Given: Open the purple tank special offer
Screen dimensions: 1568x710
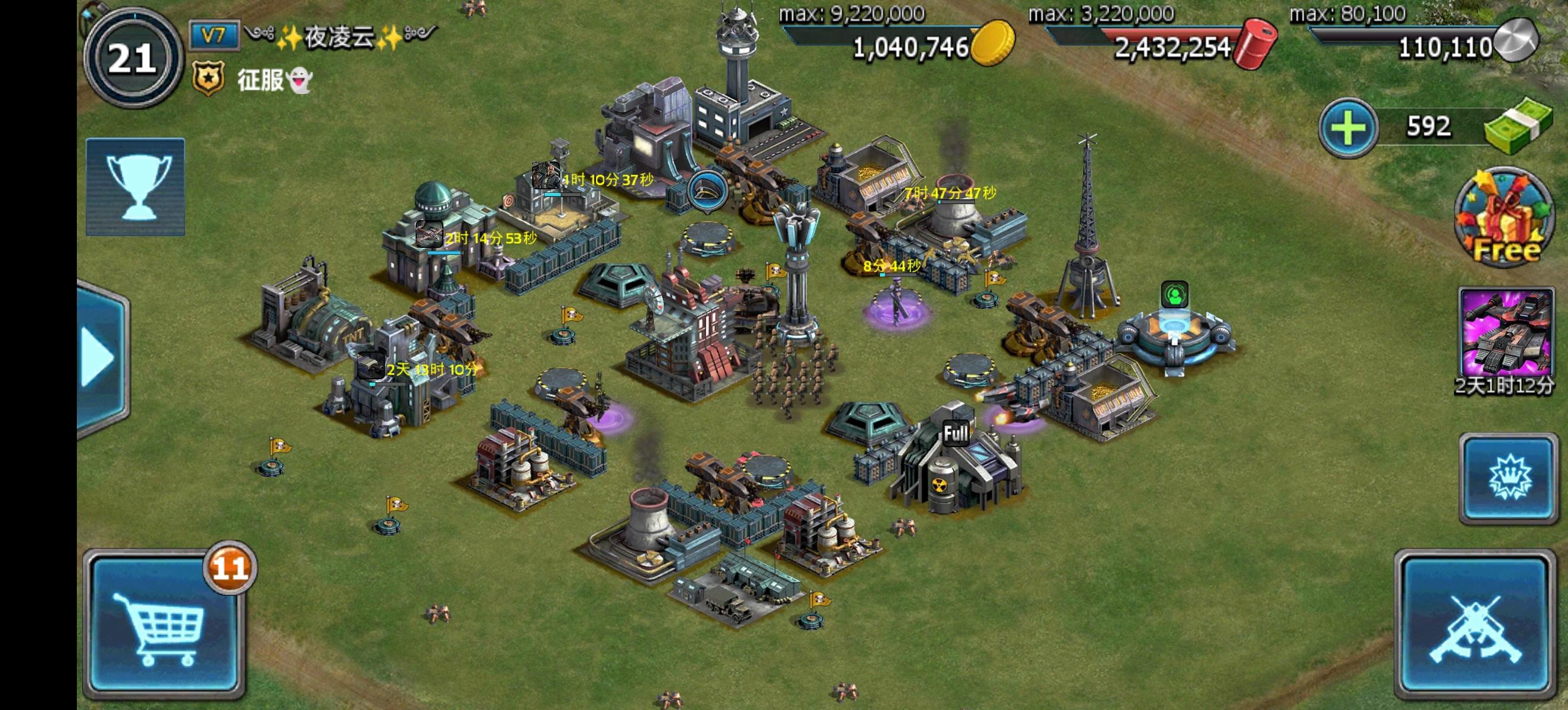Looking at the screenshot, I should point(1504,333).
